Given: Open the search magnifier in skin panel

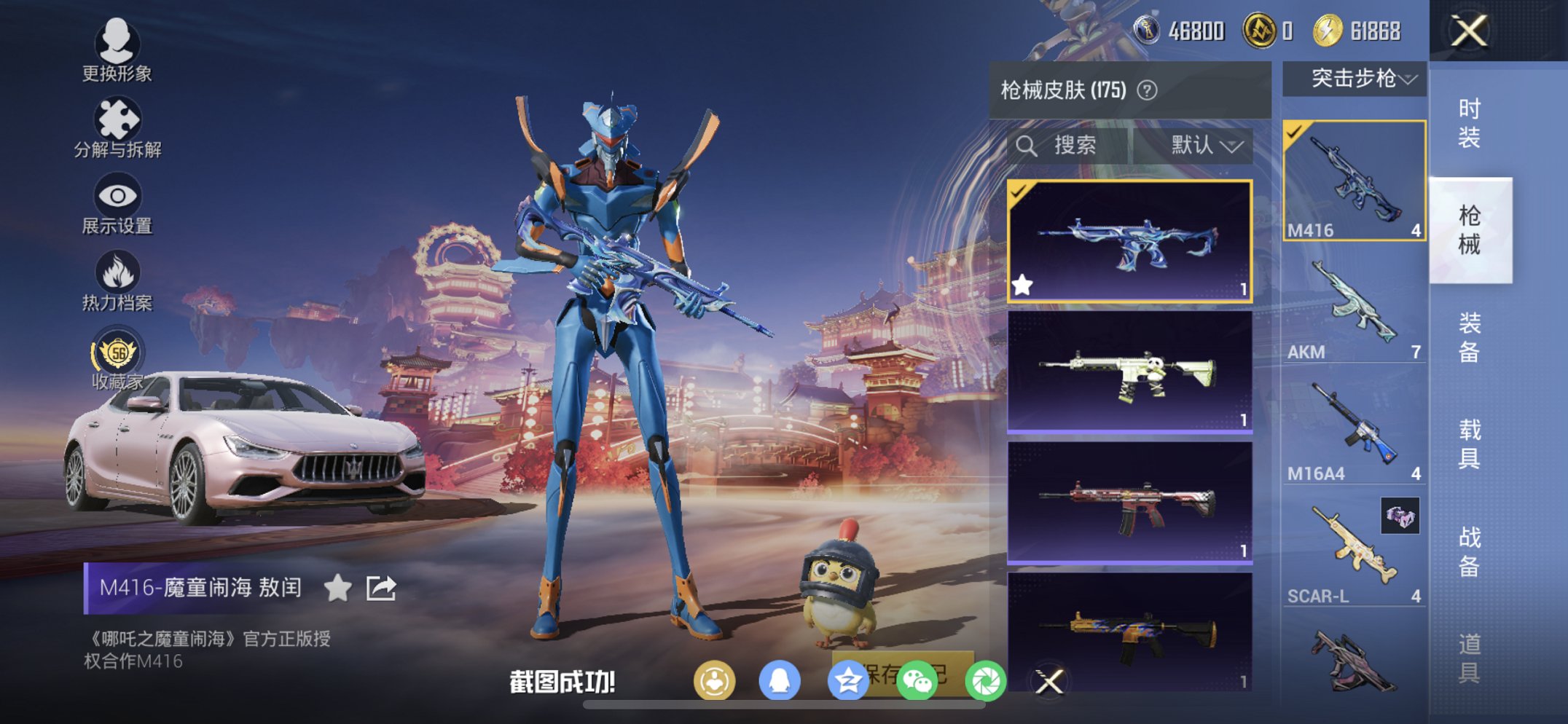Looking at the screenshot, I should [x=1030, y=146].
